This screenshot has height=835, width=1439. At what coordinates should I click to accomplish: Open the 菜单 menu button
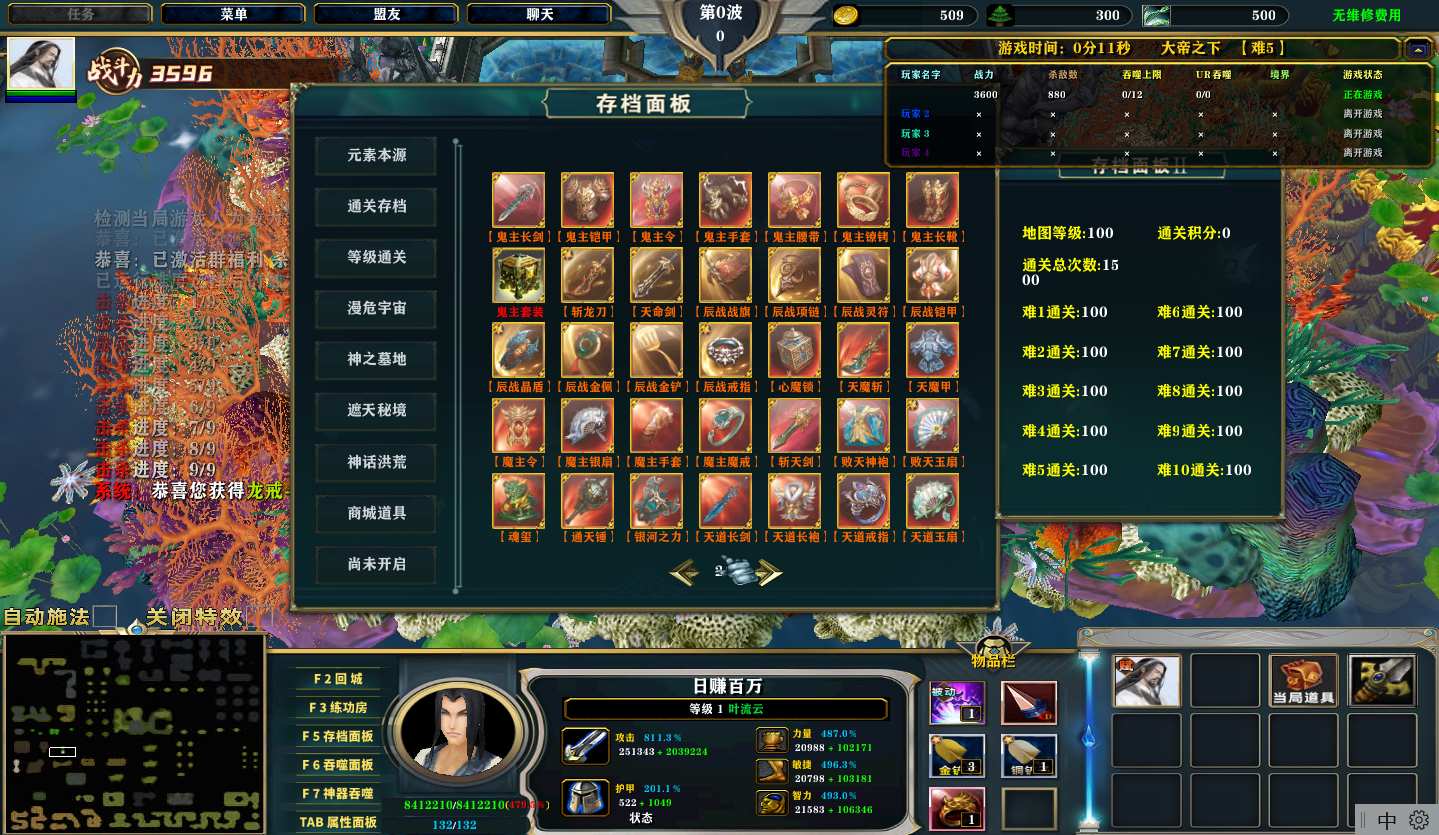[x=234, y=14]
